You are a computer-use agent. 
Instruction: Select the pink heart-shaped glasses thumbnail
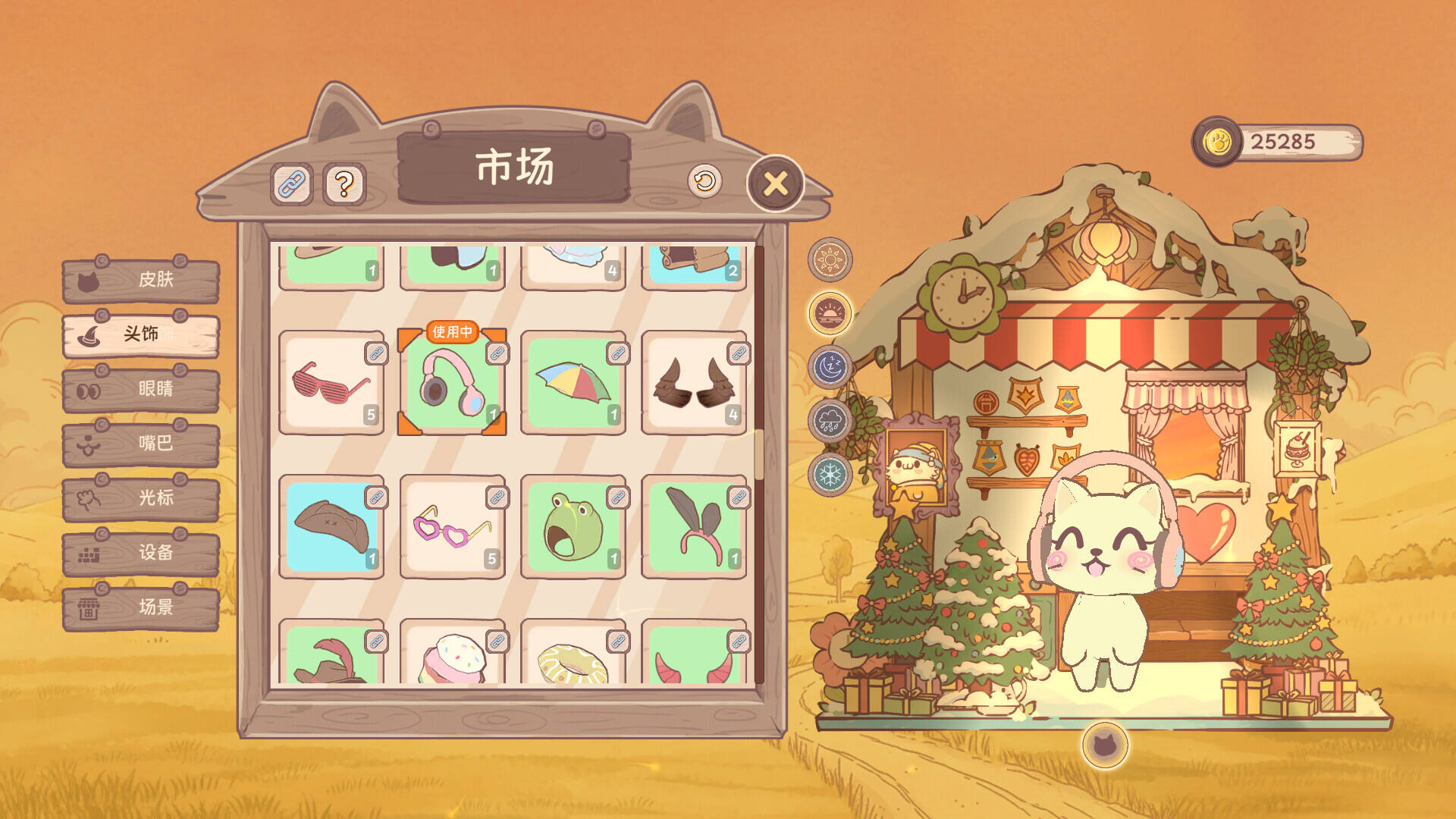pos(452,527)
